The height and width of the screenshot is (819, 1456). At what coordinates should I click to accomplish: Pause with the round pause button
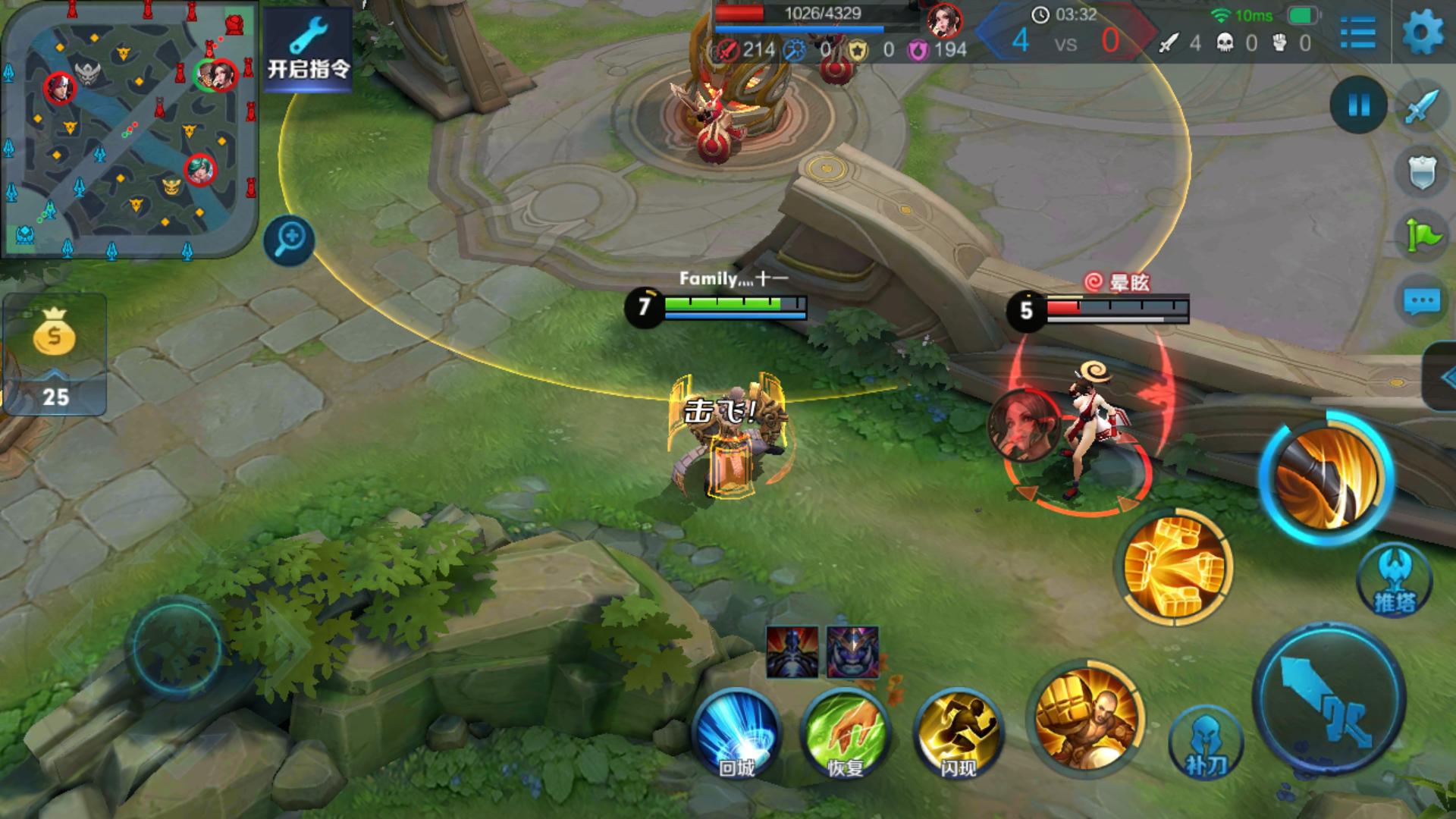click(x=1358, y=105)
